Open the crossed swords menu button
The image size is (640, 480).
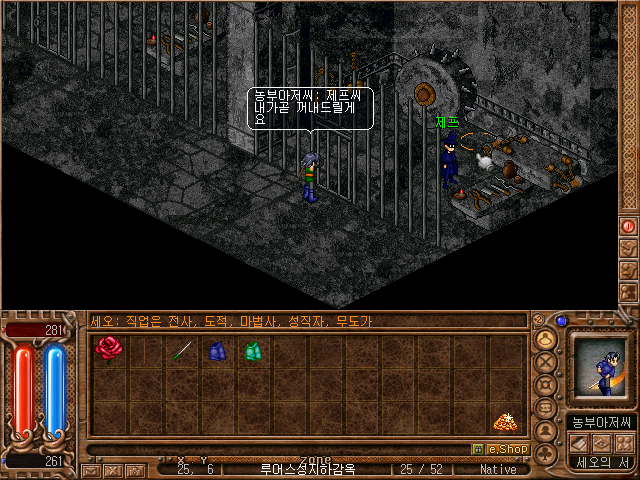click(x=546, y=360)
